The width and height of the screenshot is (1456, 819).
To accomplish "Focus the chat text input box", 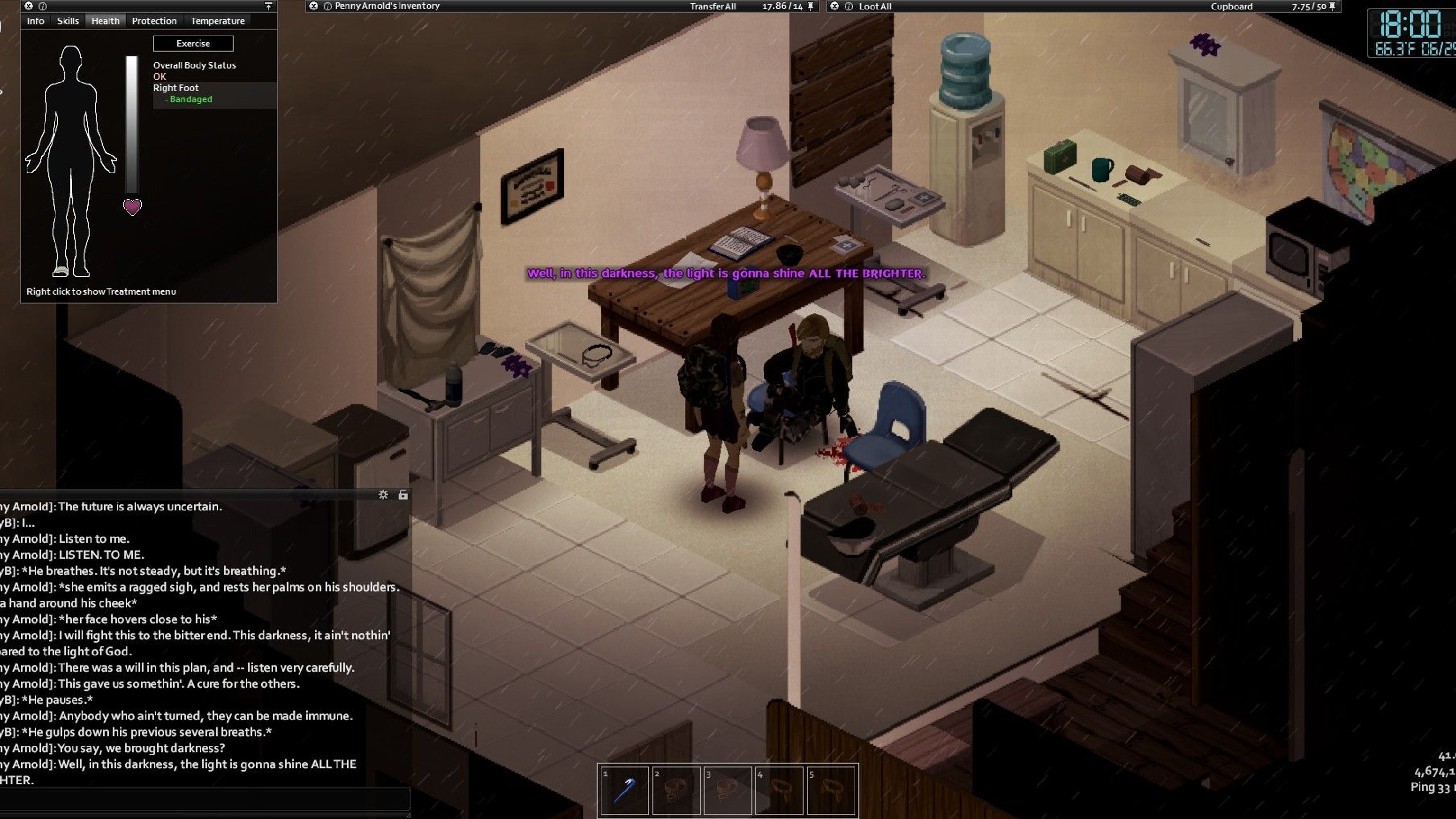I will [203, 799].
